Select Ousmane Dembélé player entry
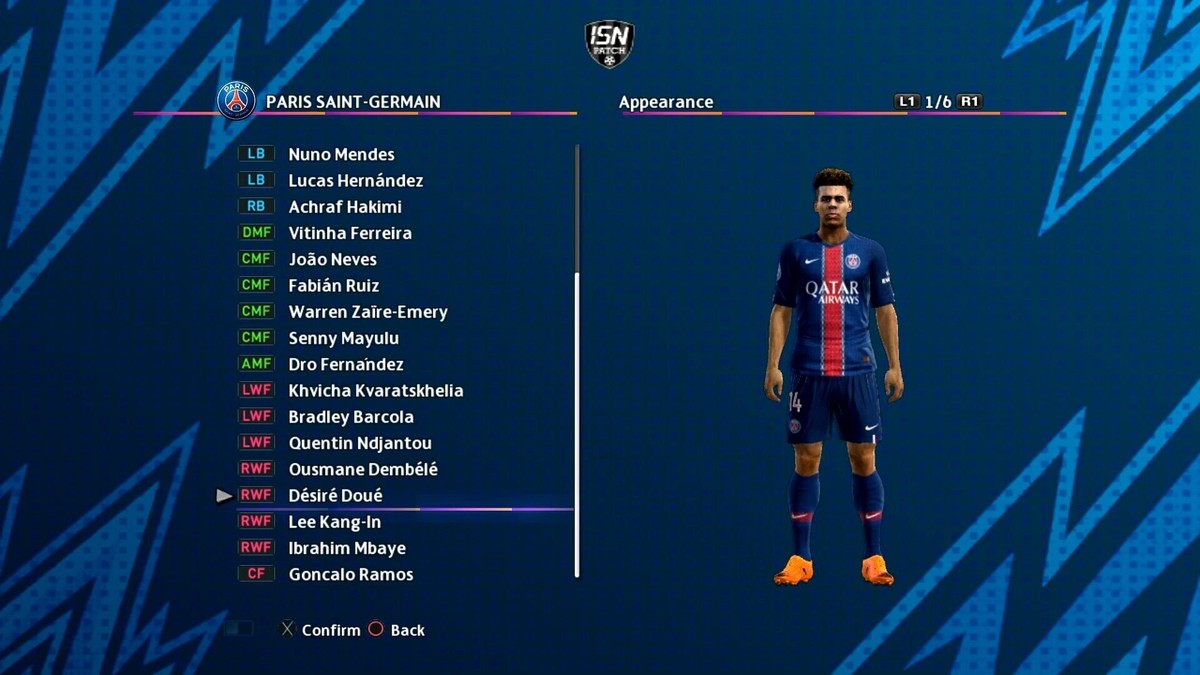The width and height of the screenshot is (1200, 675). click(x=363, y=469)
